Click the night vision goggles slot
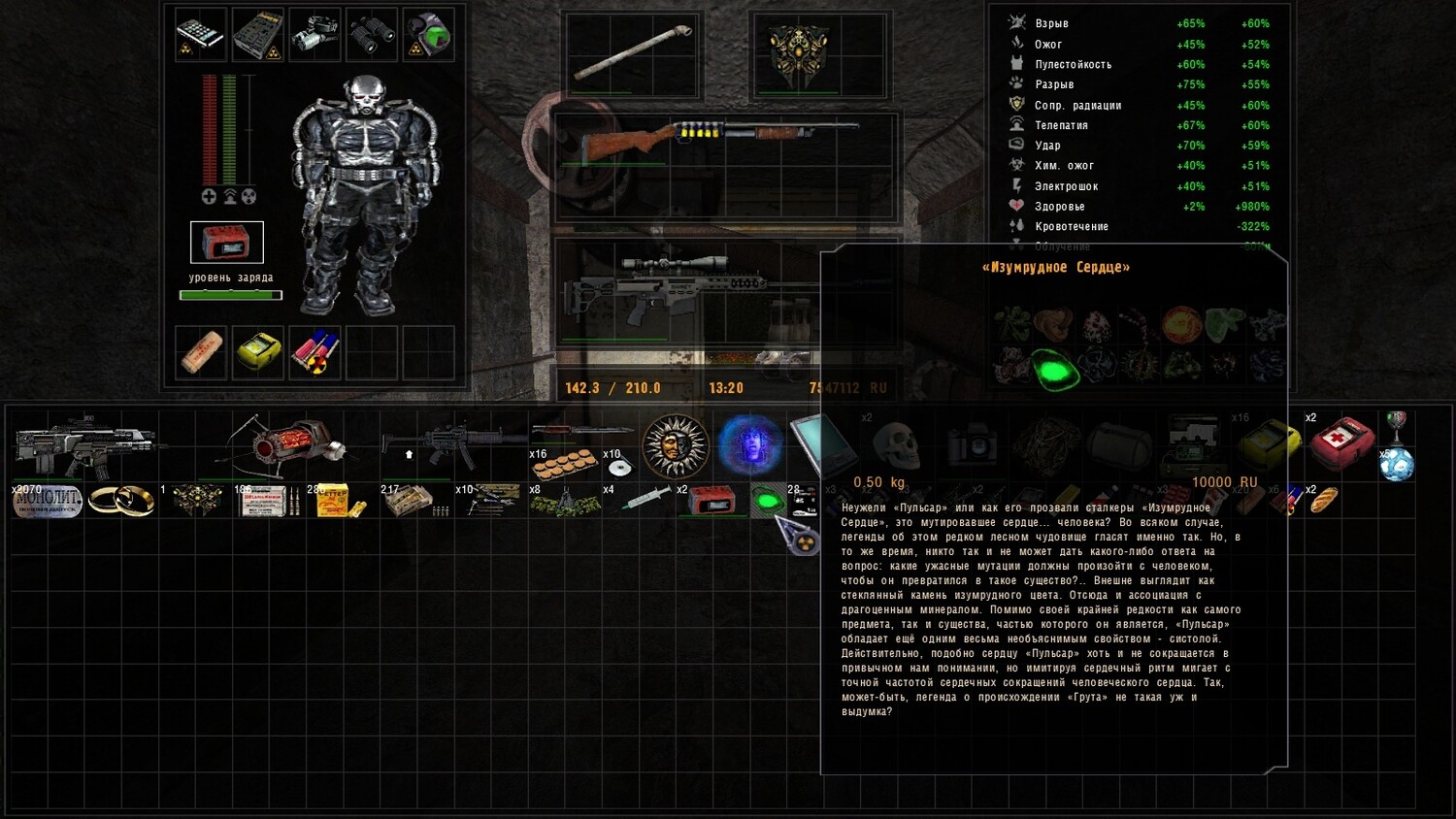The width and height of the screenshot is (1456, 819). [x=314, y=35]
